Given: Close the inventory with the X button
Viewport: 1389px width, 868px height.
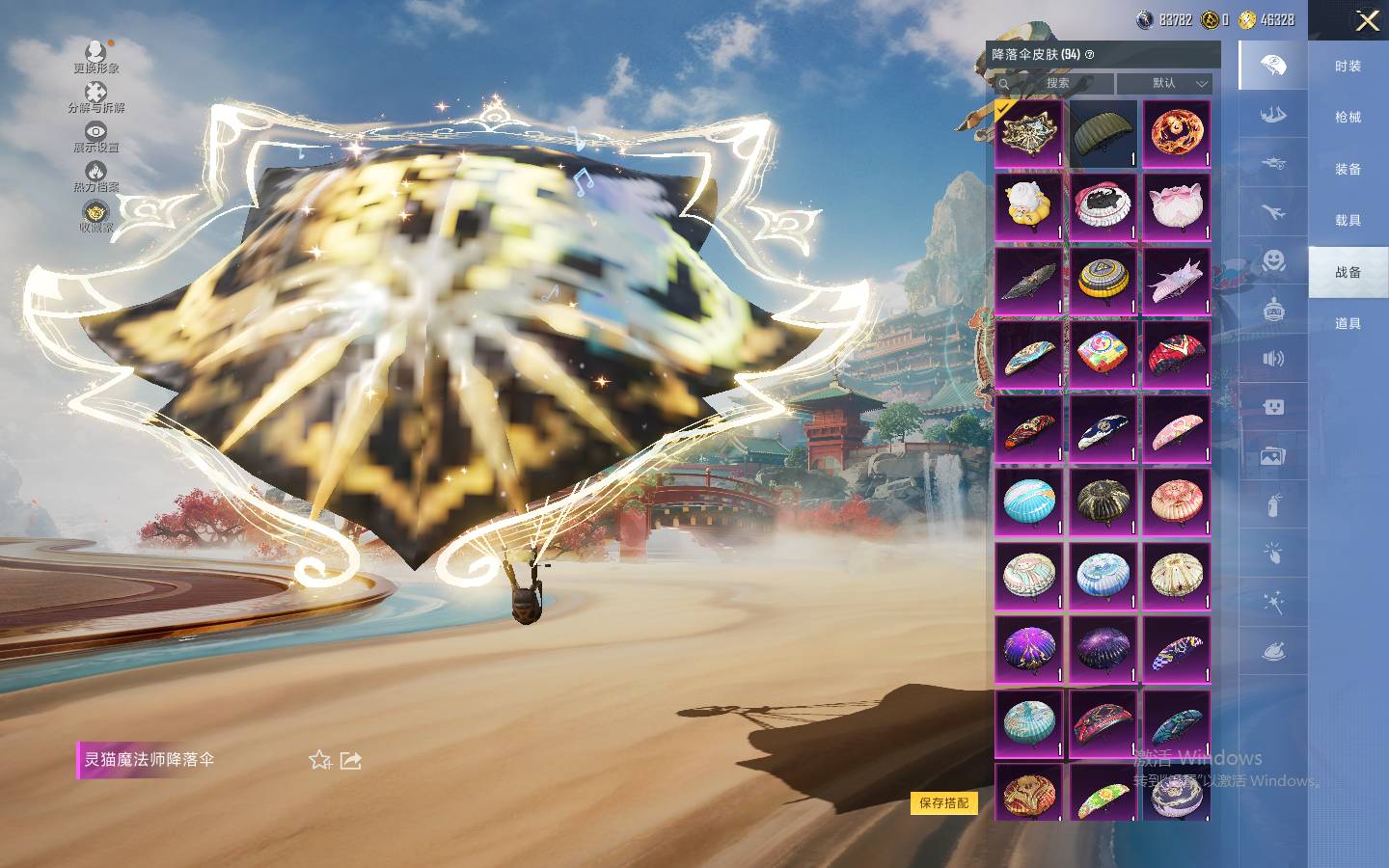Looking at the screenshot, I should click(1367, 20).
